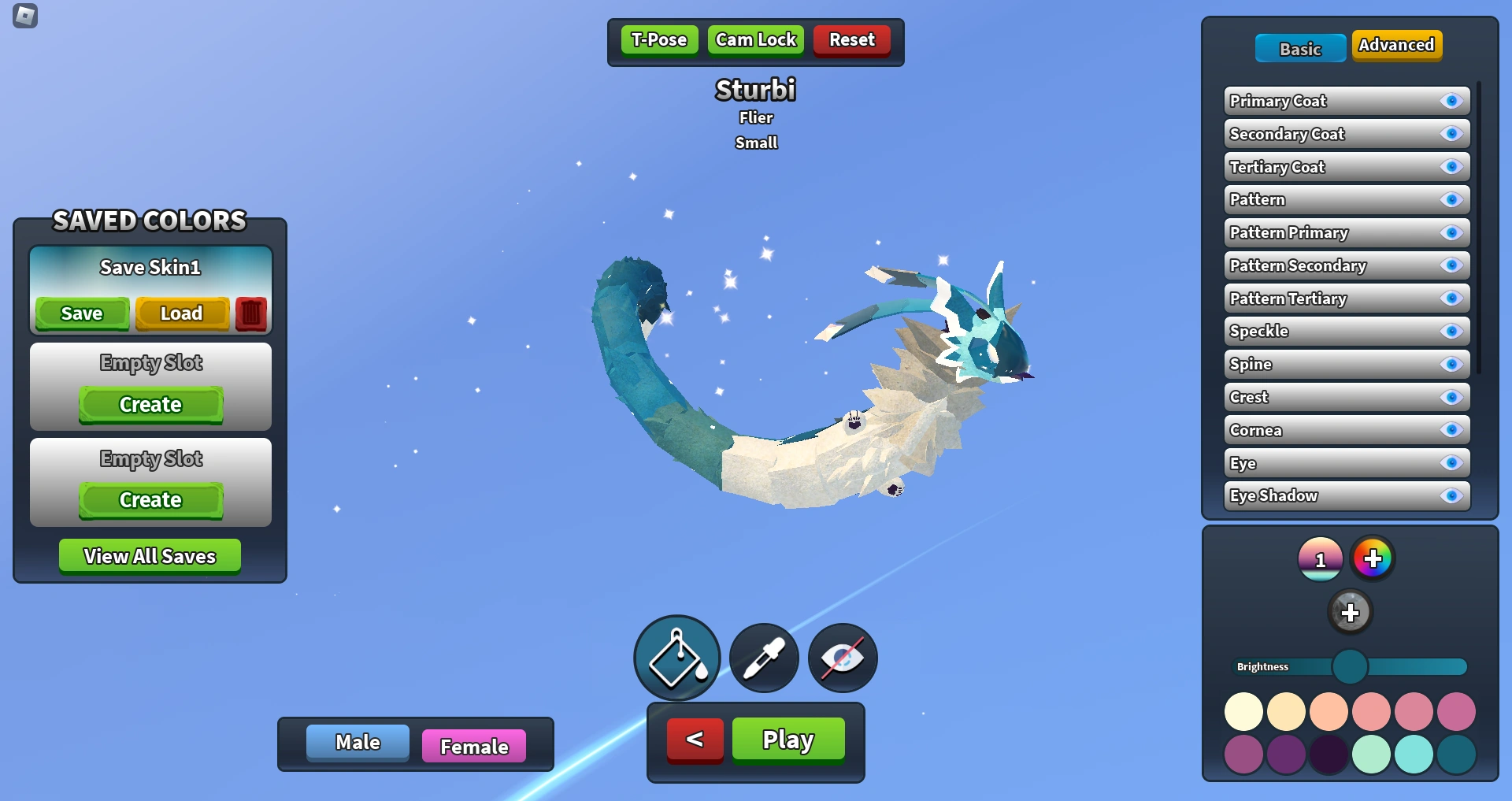Click the gray plus icon below color slot
The width and height of the screenshot is (1512, 801).
(x=1351, y=611)
